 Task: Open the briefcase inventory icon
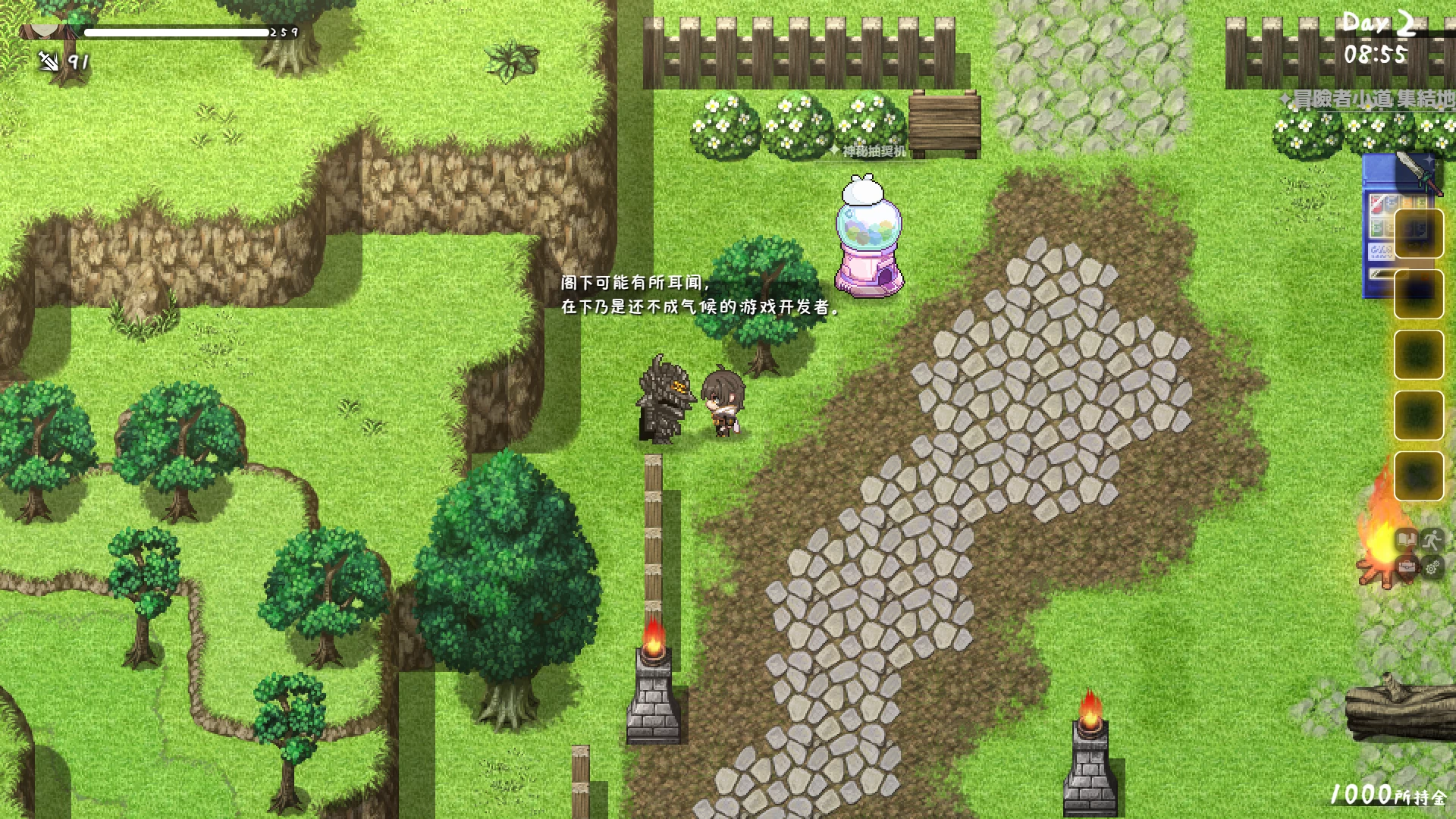click(1407, 566)
